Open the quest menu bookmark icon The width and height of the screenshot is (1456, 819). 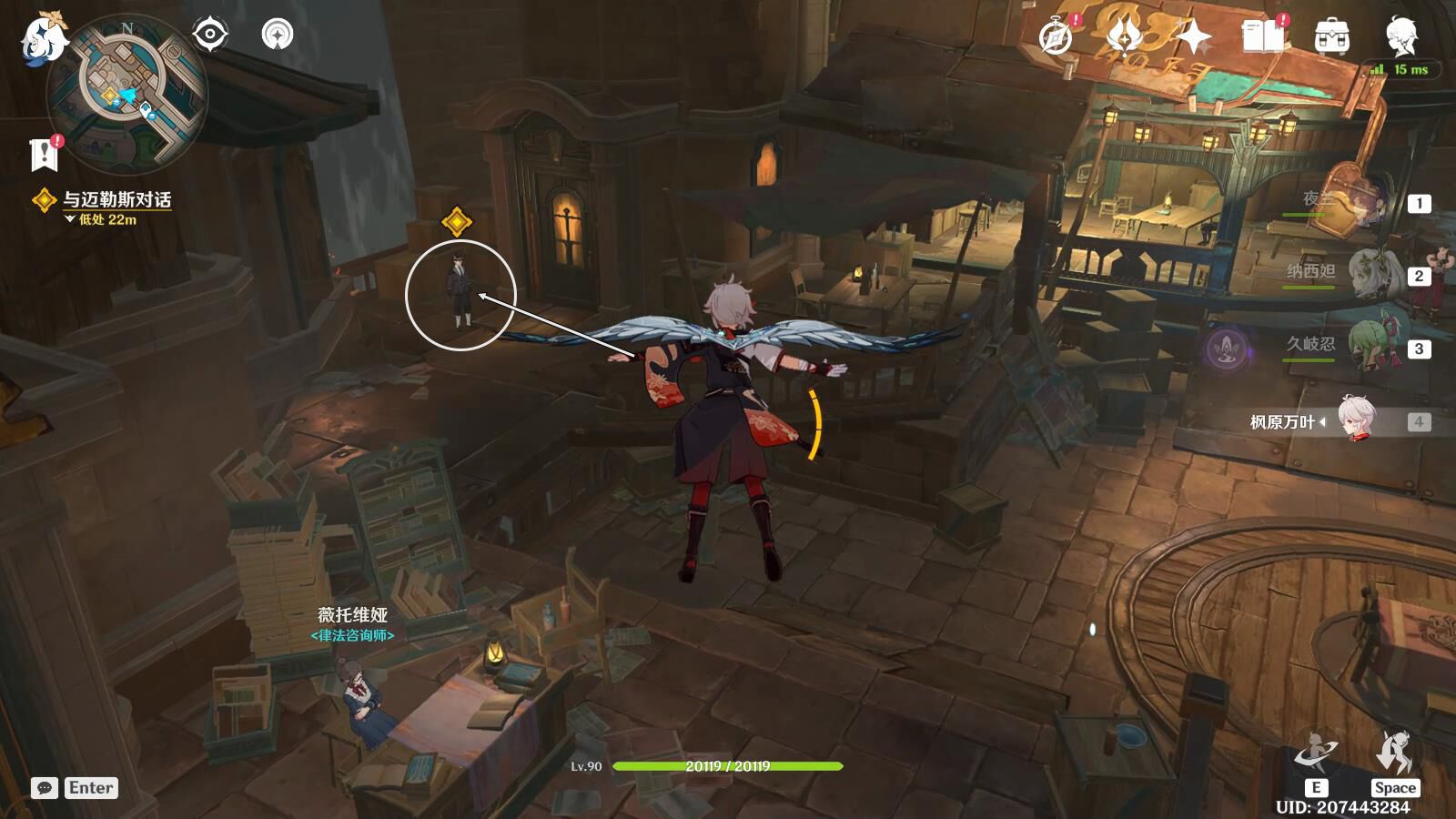44,155
